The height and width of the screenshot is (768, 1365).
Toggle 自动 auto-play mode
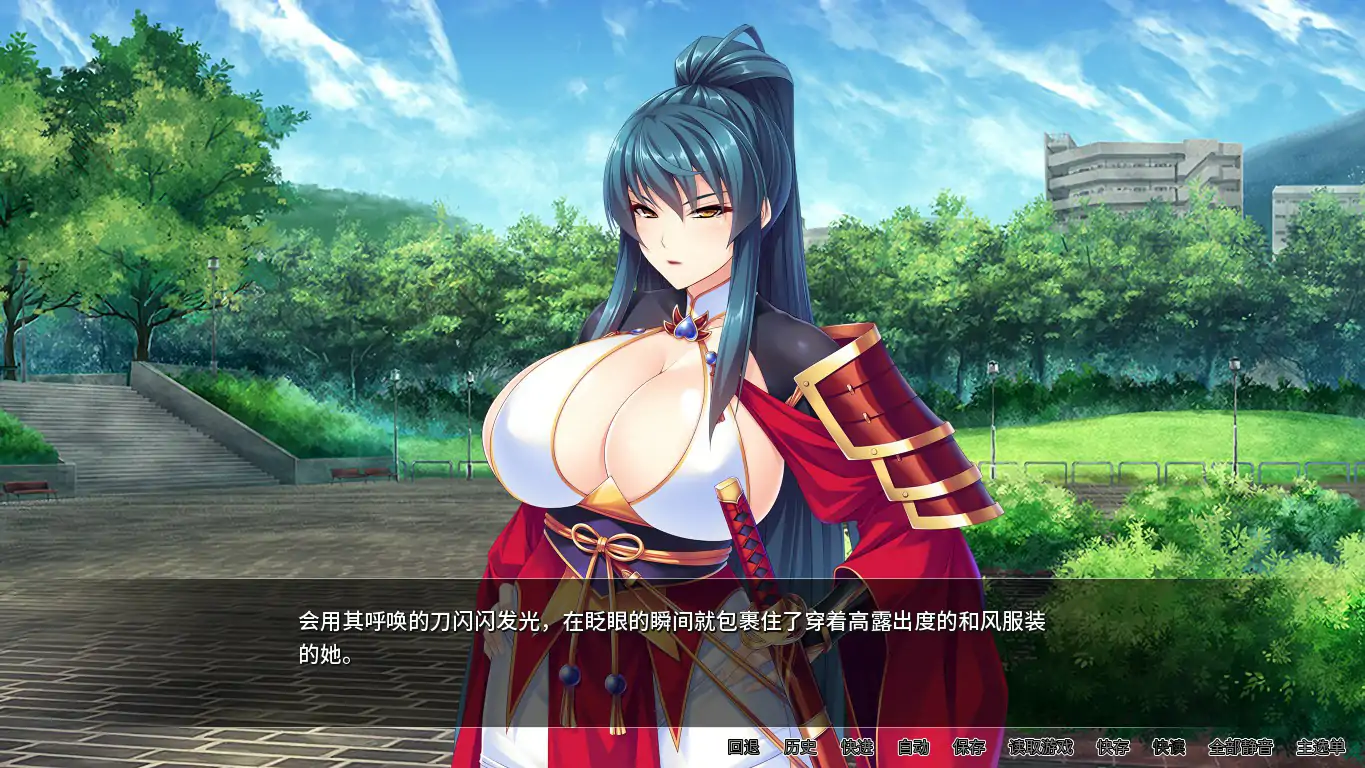[x=915, y=746]
